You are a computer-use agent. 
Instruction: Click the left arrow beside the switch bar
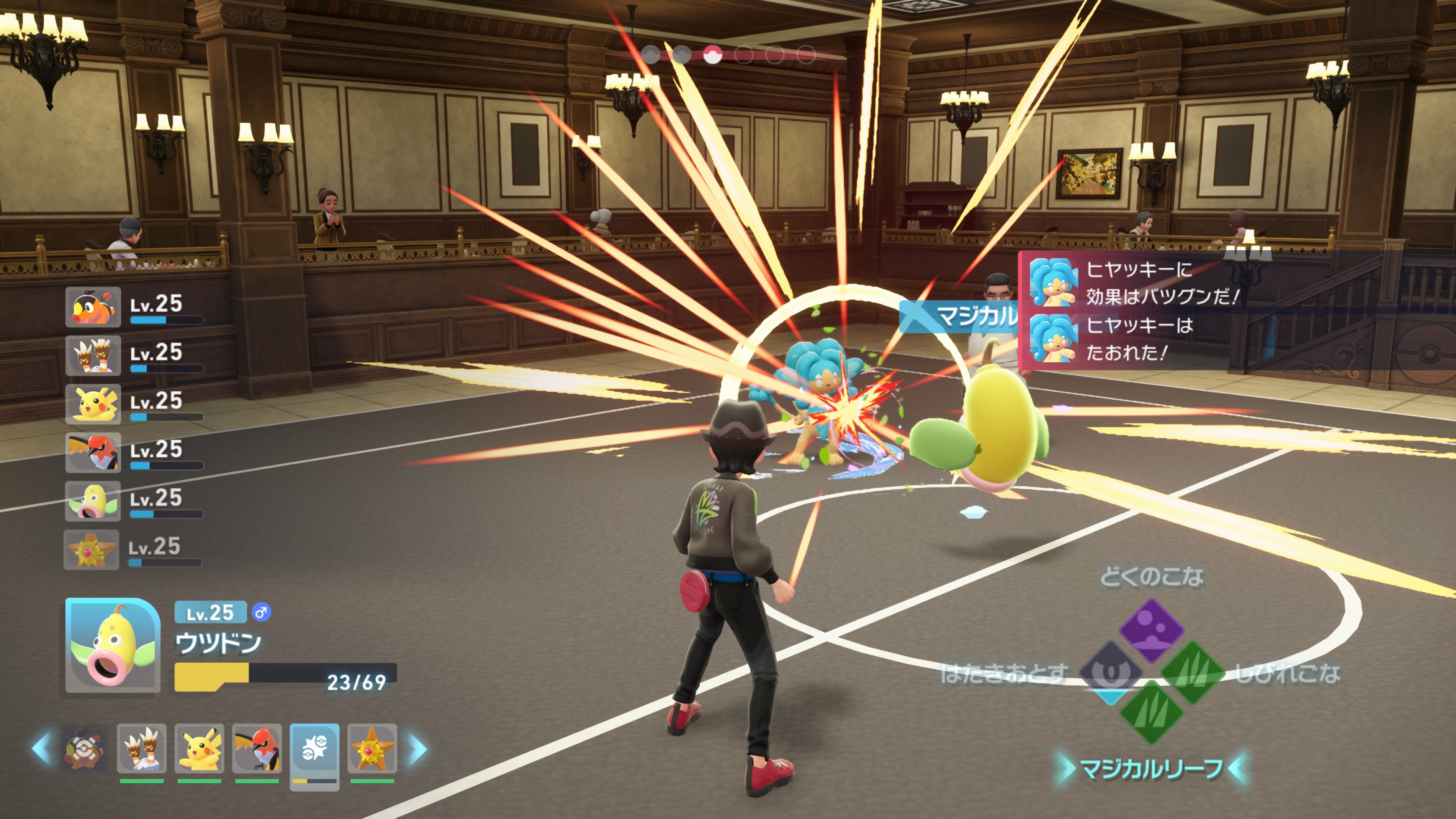(x=42, y=748)
